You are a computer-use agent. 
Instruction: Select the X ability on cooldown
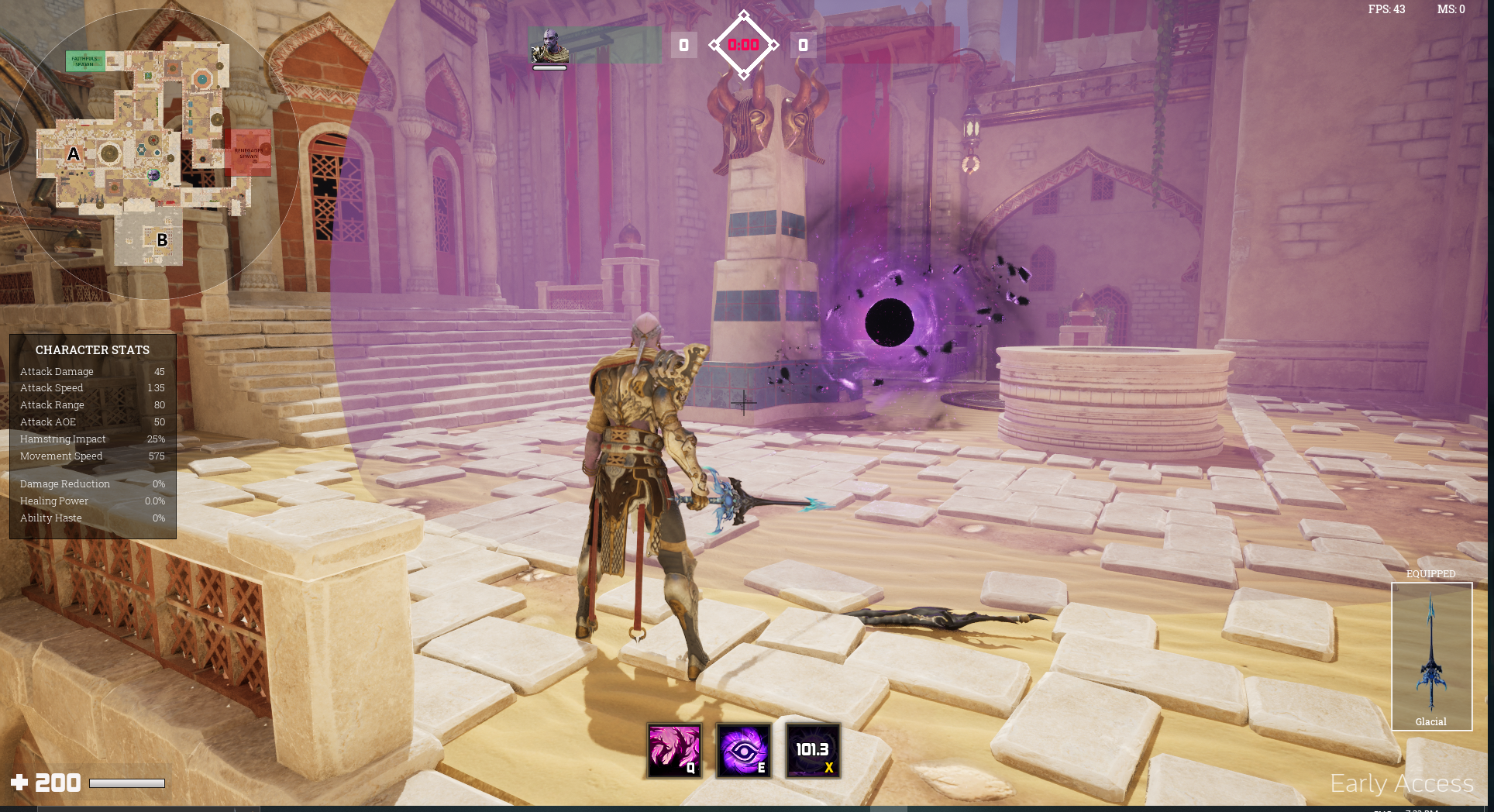pyautogui.click(x=813, y=750)
